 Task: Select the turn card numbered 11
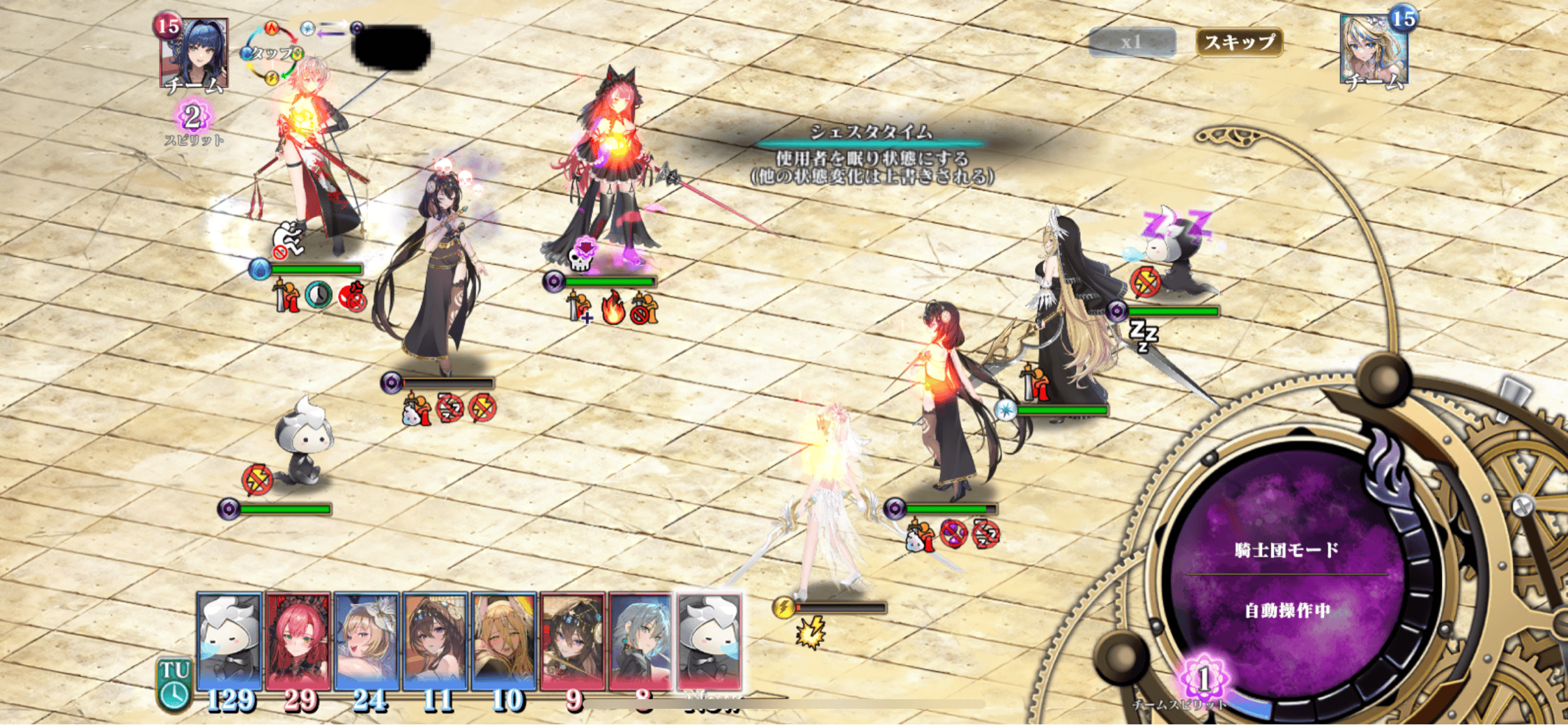click(436, 643)
